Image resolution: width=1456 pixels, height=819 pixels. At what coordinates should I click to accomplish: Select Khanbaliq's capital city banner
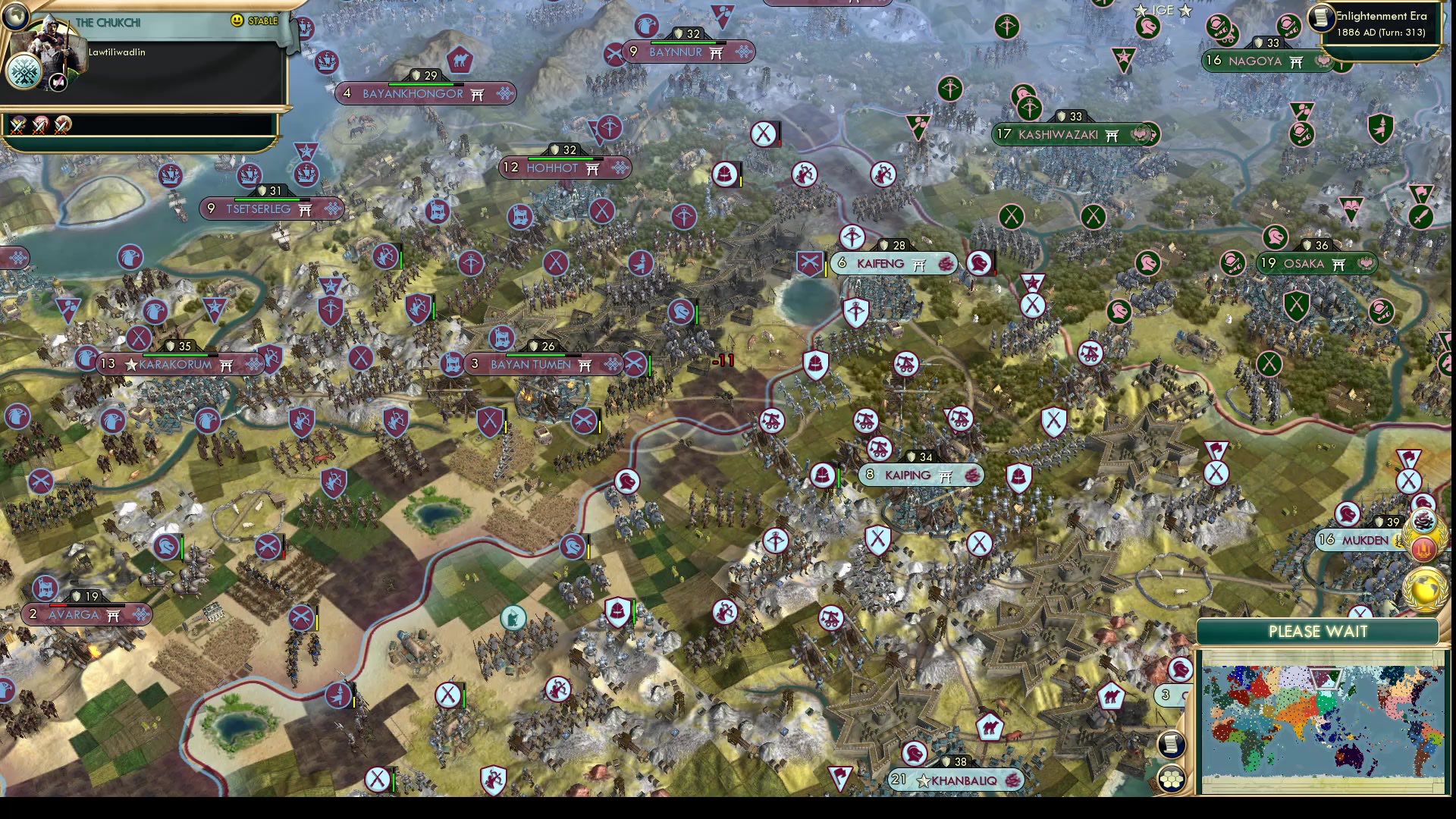[x=948, y=779]
